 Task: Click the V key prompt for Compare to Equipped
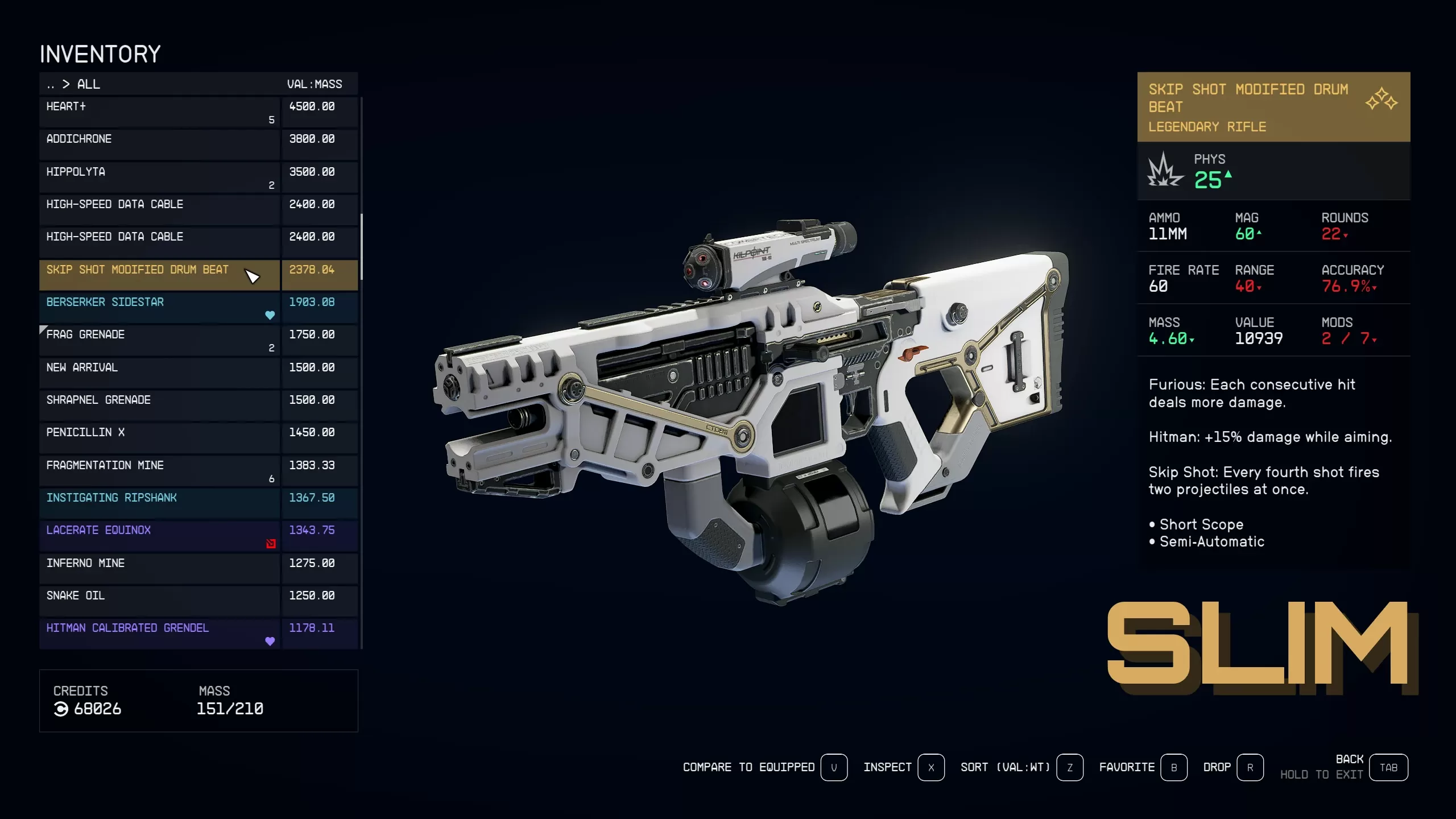tap(834, 767)
